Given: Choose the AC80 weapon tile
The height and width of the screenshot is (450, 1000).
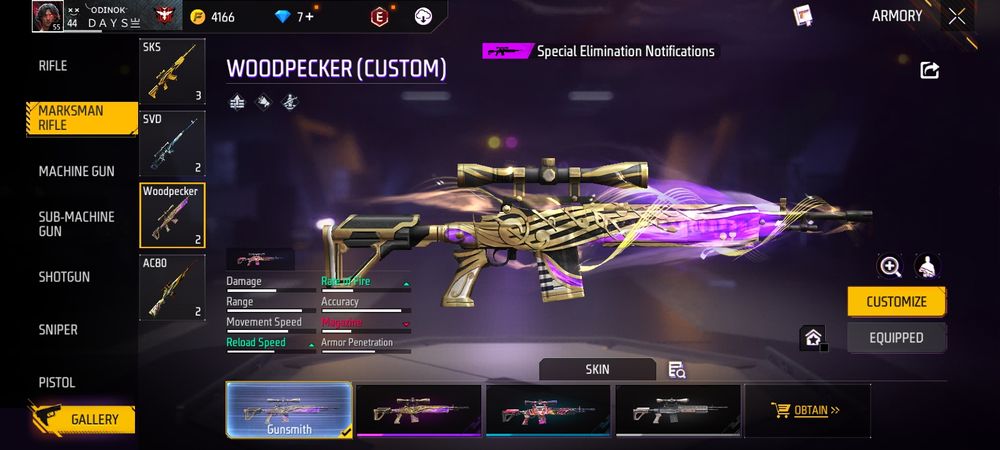Looking at the screenshot, I should (x=172, y=288).
